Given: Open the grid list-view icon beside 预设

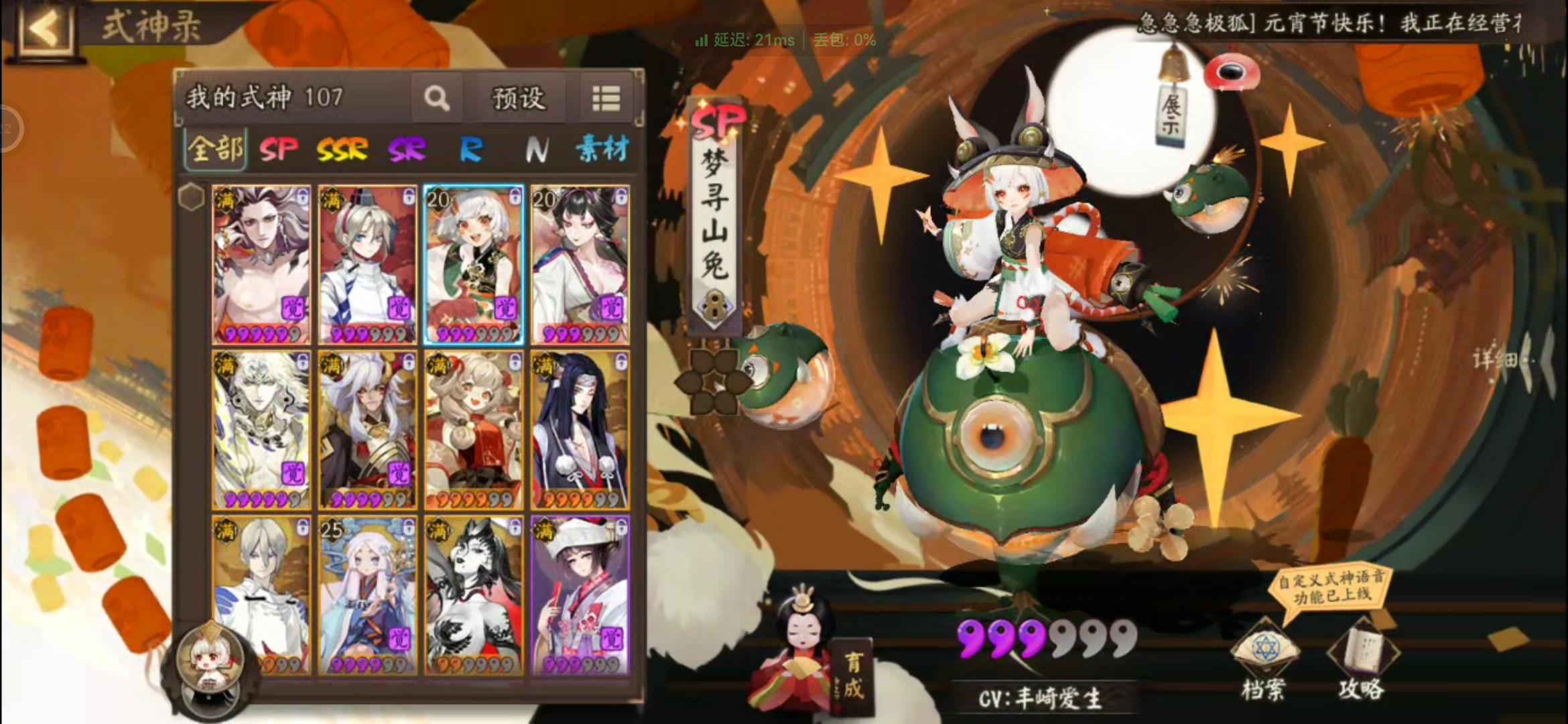Looking at the screenshot, I should (x=605, y=98).
